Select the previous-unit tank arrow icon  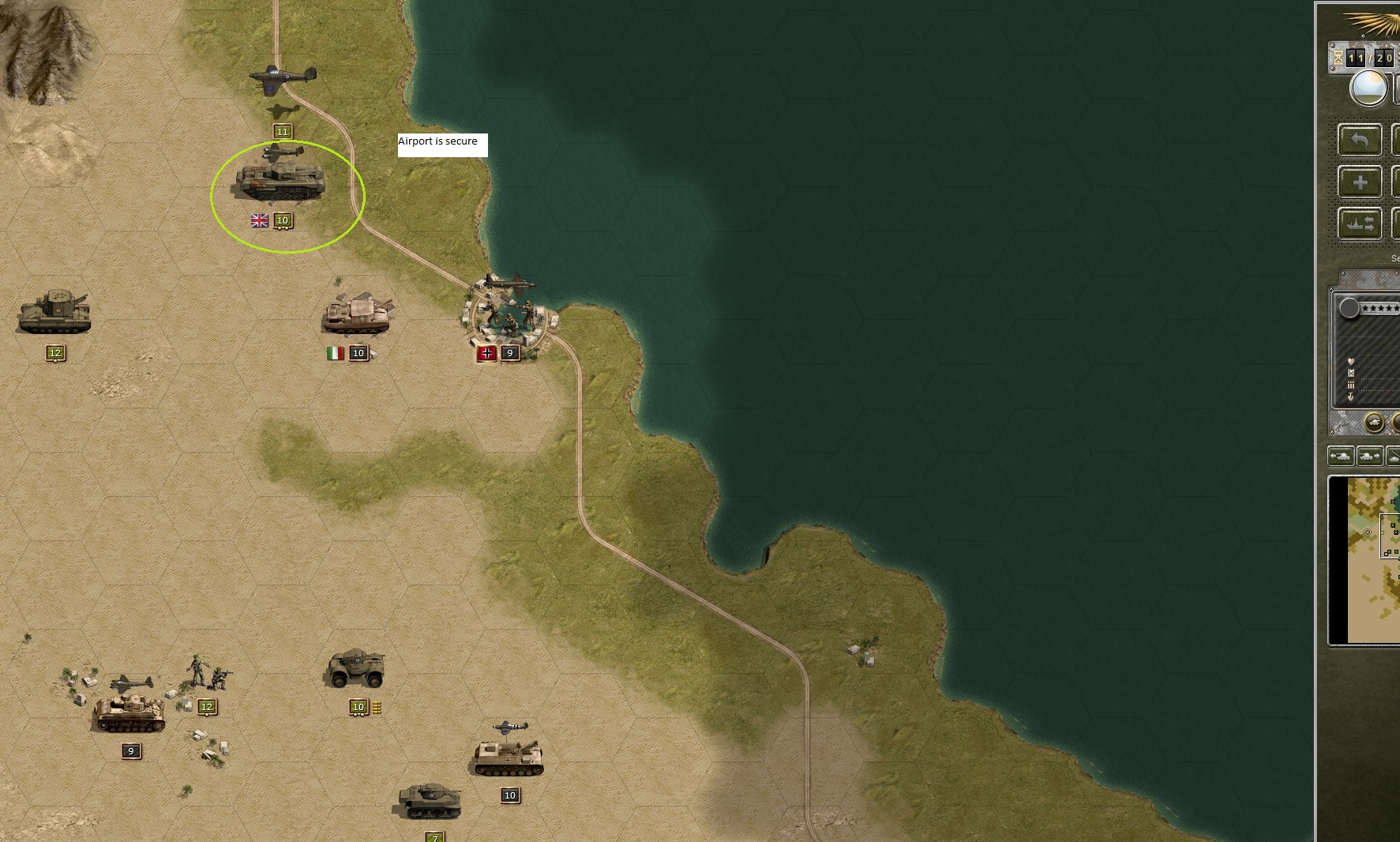[1341, 455]
